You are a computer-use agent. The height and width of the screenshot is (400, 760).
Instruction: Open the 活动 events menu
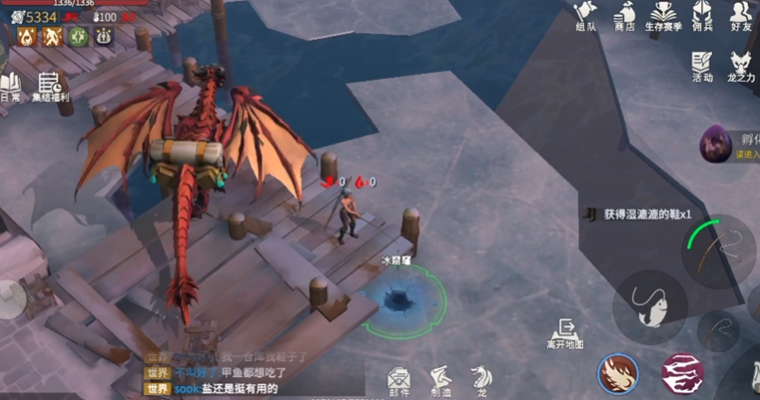click(x=702, y=64)
